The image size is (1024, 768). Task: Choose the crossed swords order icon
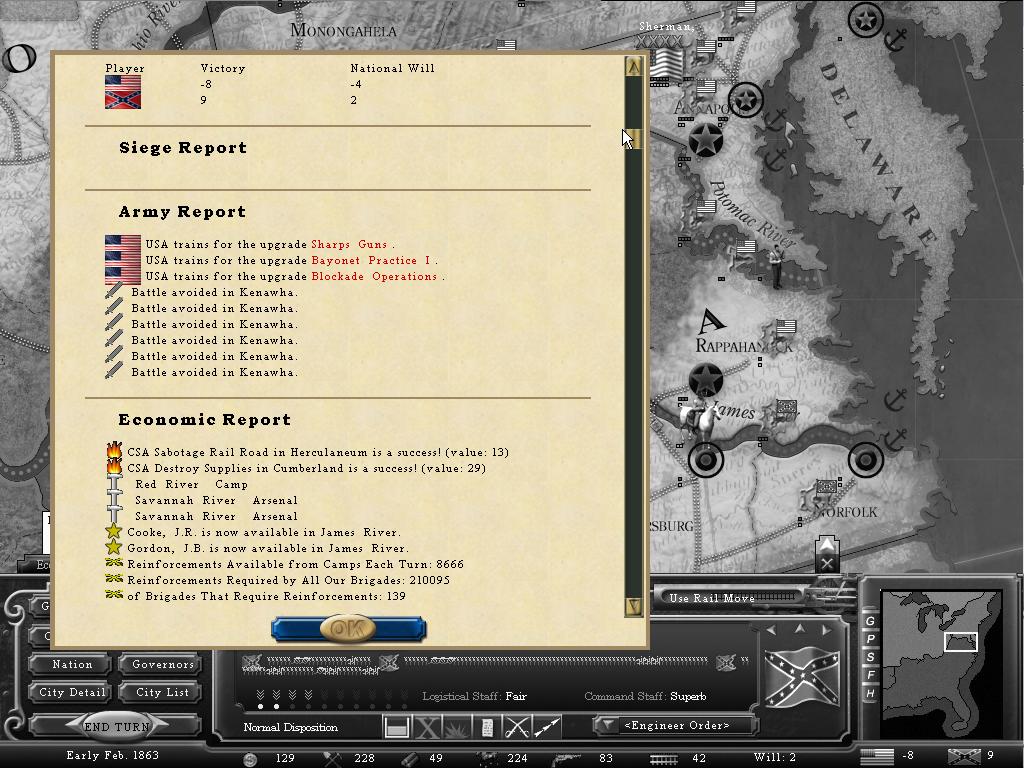[x=517, y=727]
